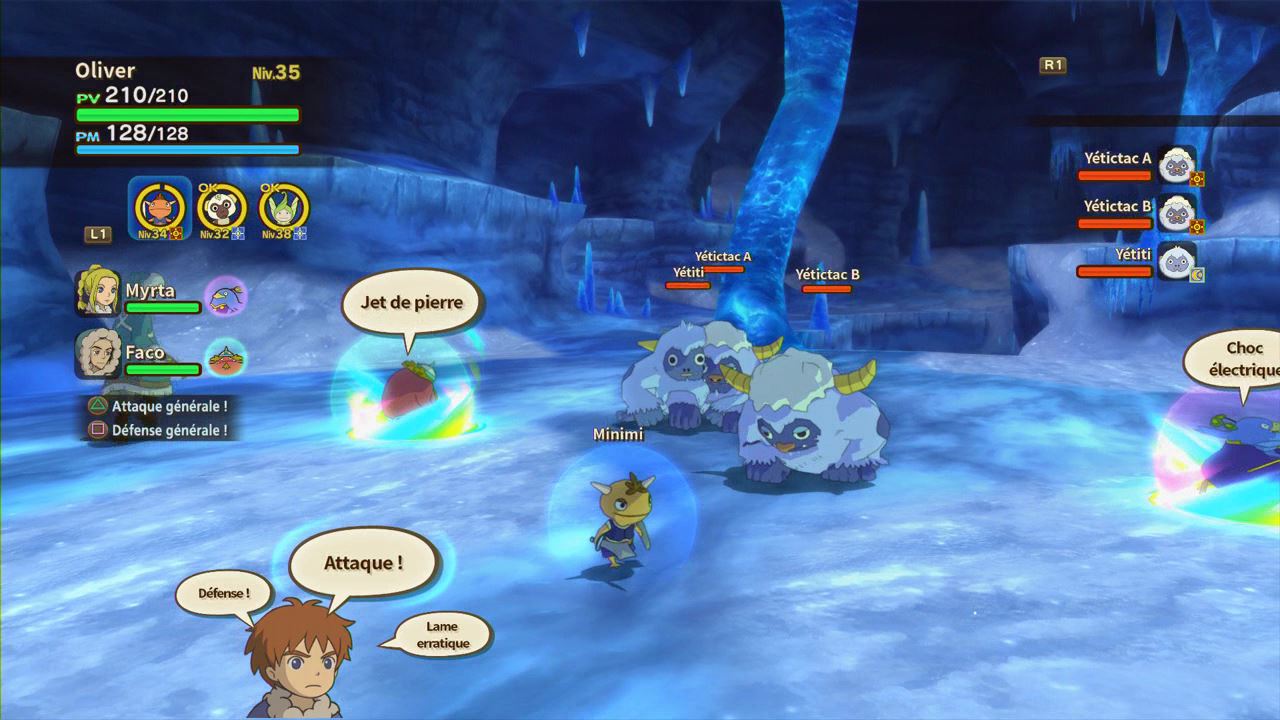Select Faco's portrait in the party list
This screenshot has height=720, width=1280.
[98, 354]
